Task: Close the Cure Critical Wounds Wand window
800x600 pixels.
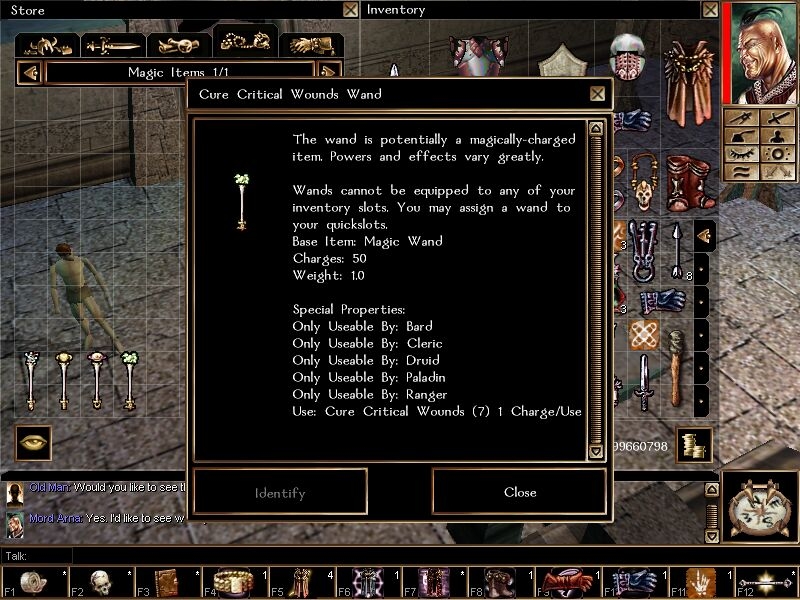Action: (x=597, y=94)
